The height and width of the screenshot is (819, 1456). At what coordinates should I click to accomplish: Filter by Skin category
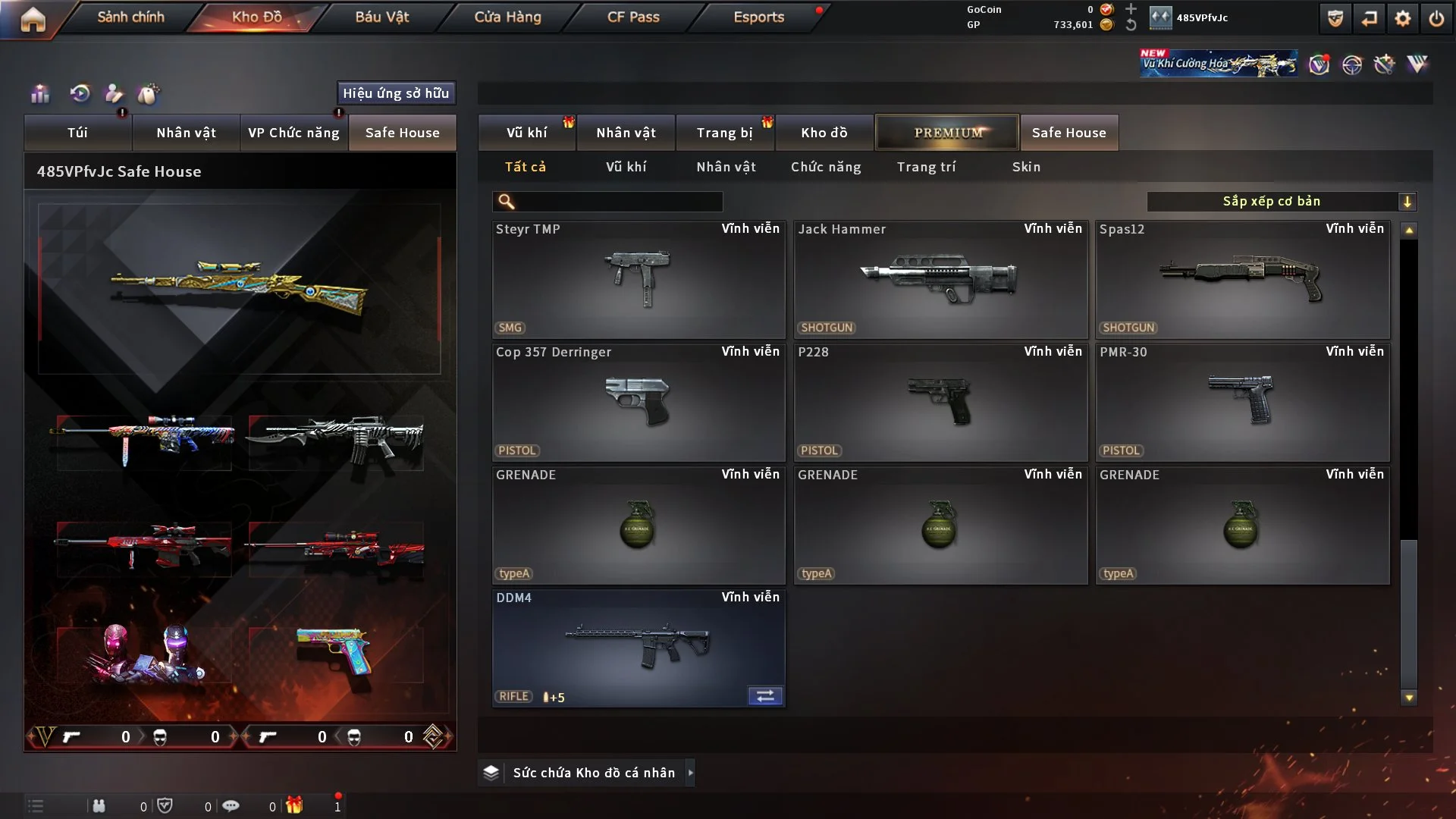click(1026, 167)
